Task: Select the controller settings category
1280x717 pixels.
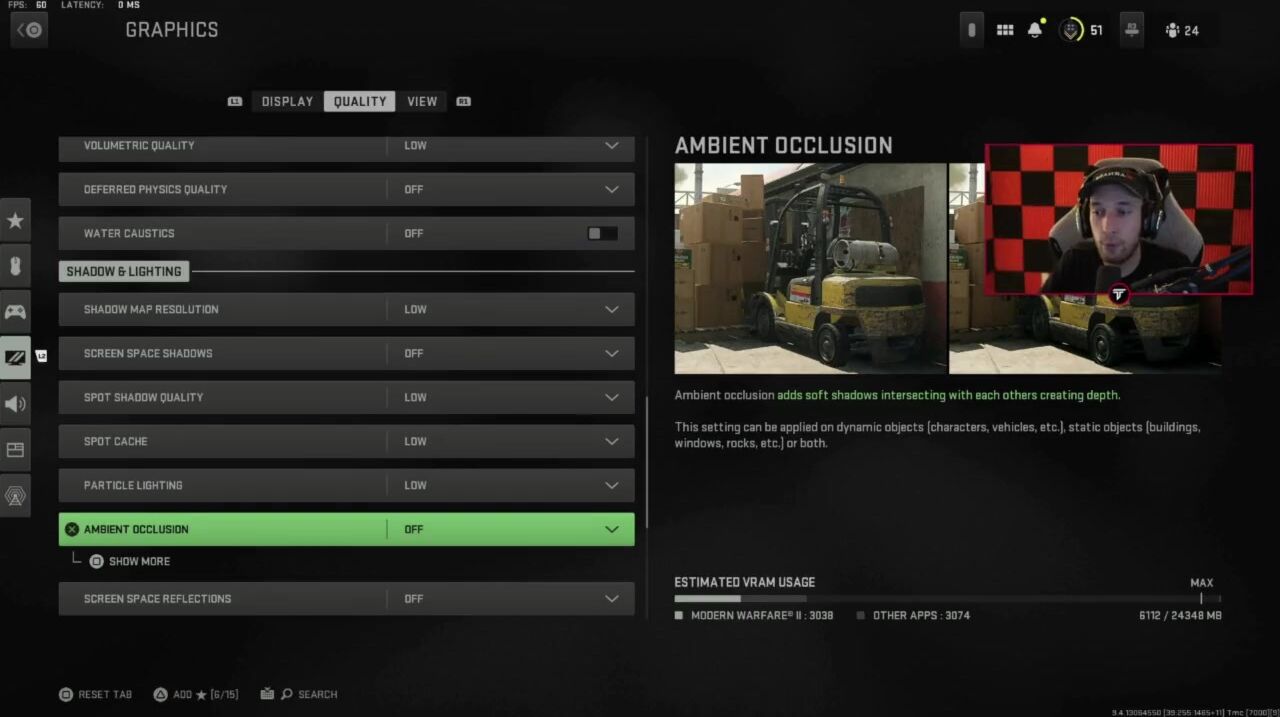Action: pyautogui.click(x=15, y=311)
